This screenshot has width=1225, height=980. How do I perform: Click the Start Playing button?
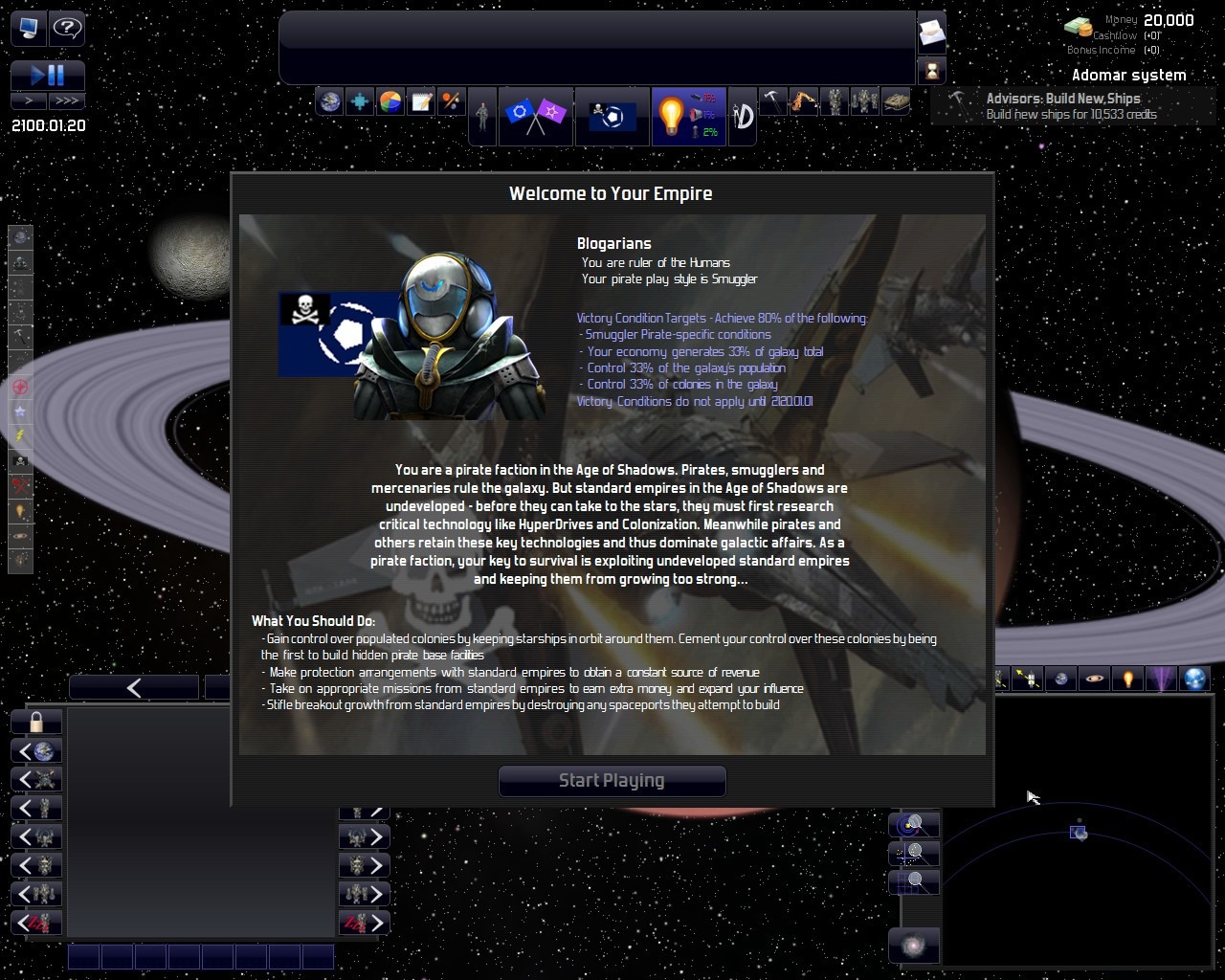[612, 780]
